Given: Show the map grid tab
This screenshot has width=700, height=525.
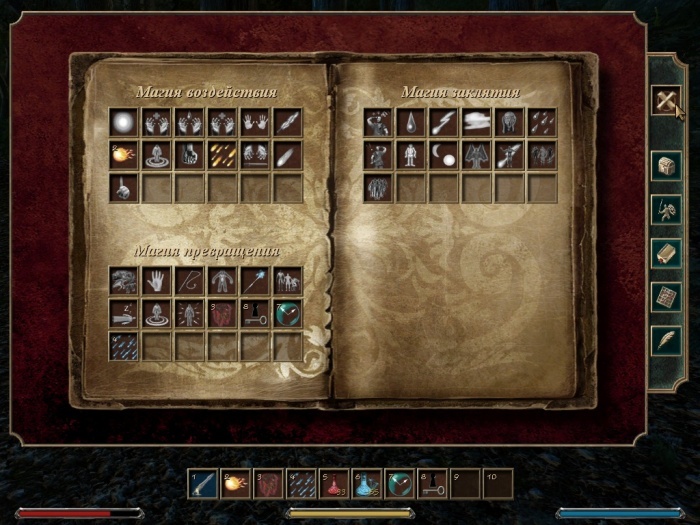Looking at the screenshot, I should [666, 297].
